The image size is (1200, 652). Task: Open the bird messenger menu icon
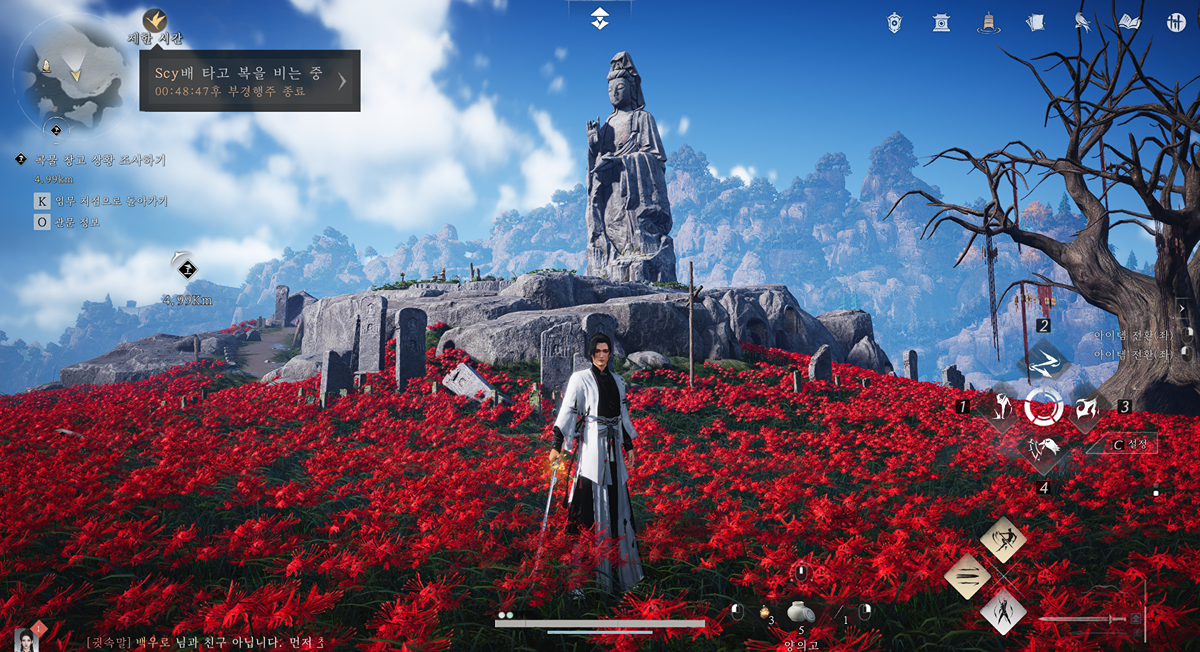click(1082, 22)
